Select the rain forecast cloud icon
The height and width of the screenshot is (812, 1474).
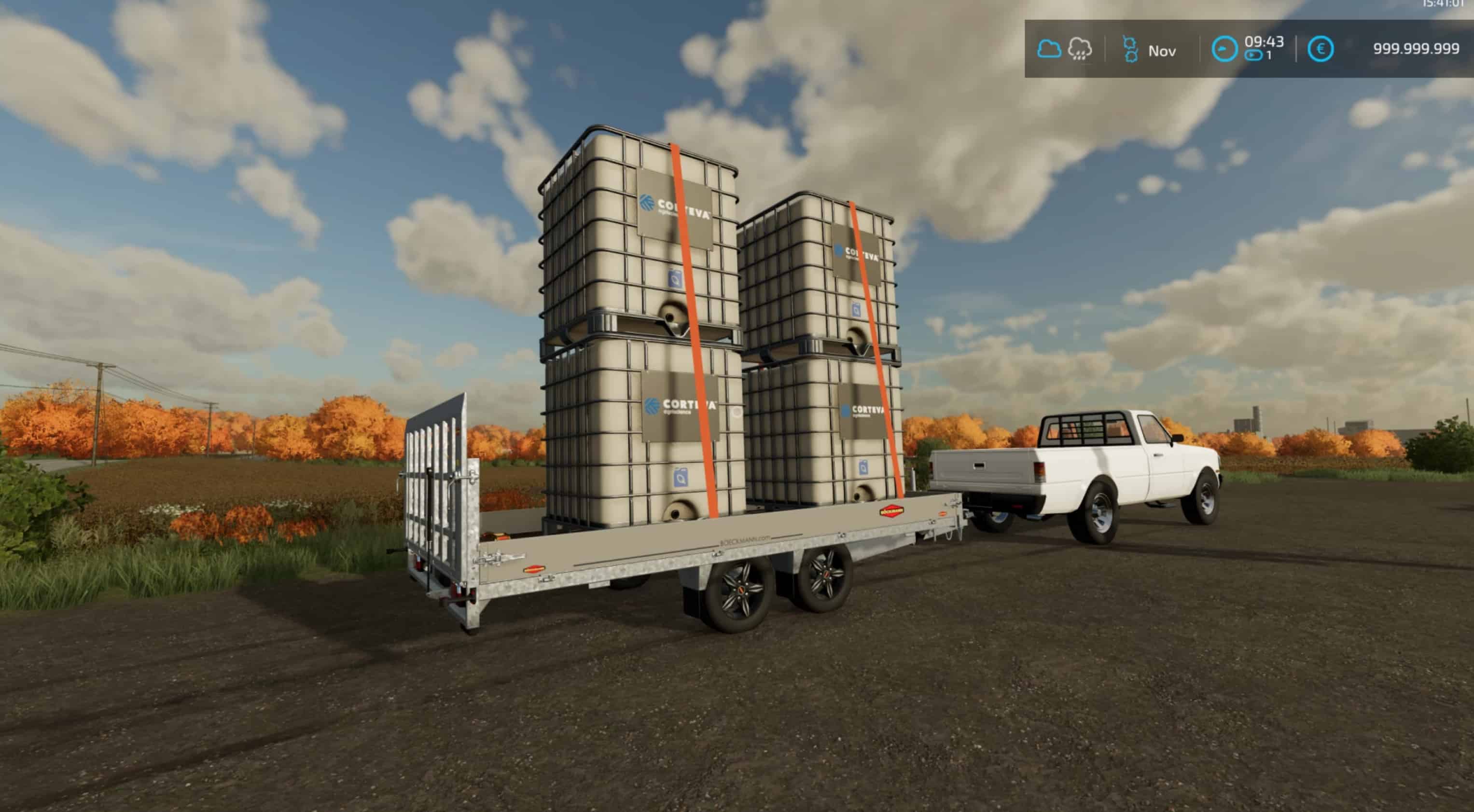[x=1080, y=50]
